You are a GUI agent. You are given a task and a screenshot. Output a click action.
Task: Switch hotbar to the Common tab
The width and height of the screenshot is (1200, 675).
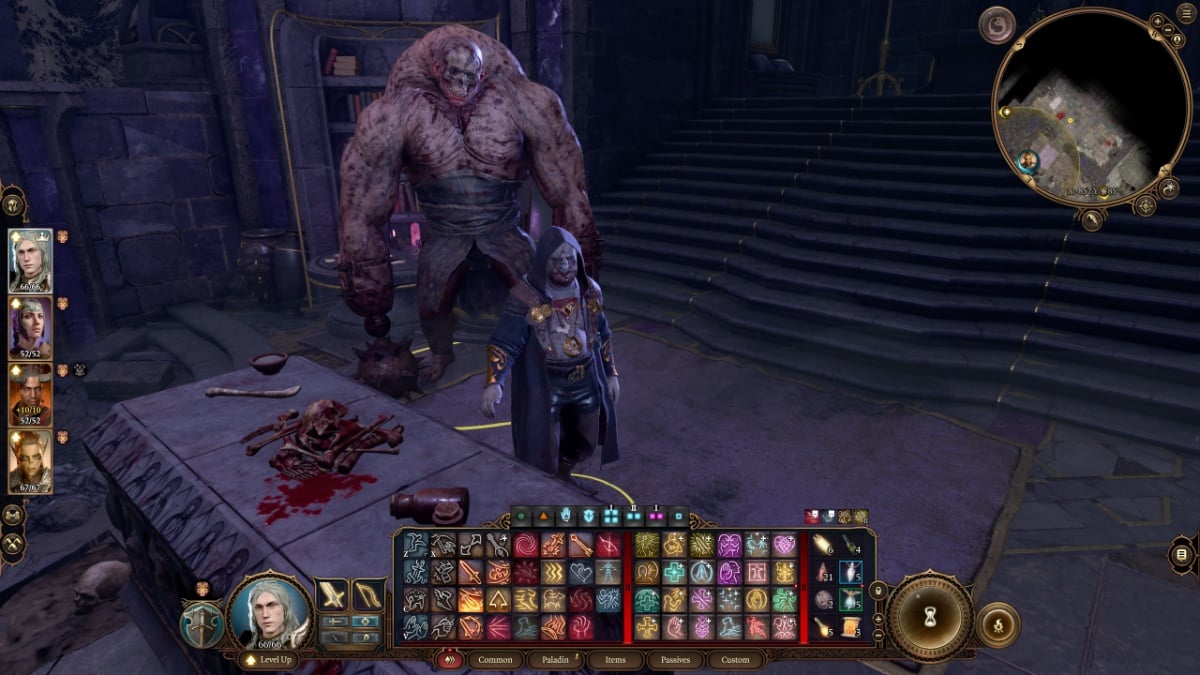(x=494, y=660)
